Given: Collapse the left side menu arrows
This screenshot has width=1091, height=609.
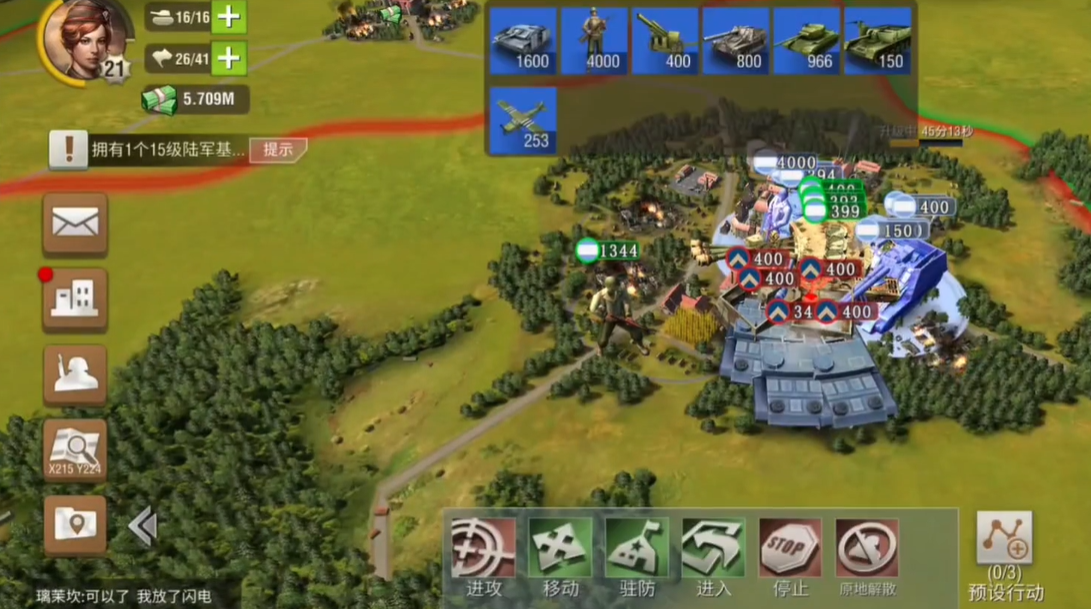Looking at the screenshot, I should point(142,526).
